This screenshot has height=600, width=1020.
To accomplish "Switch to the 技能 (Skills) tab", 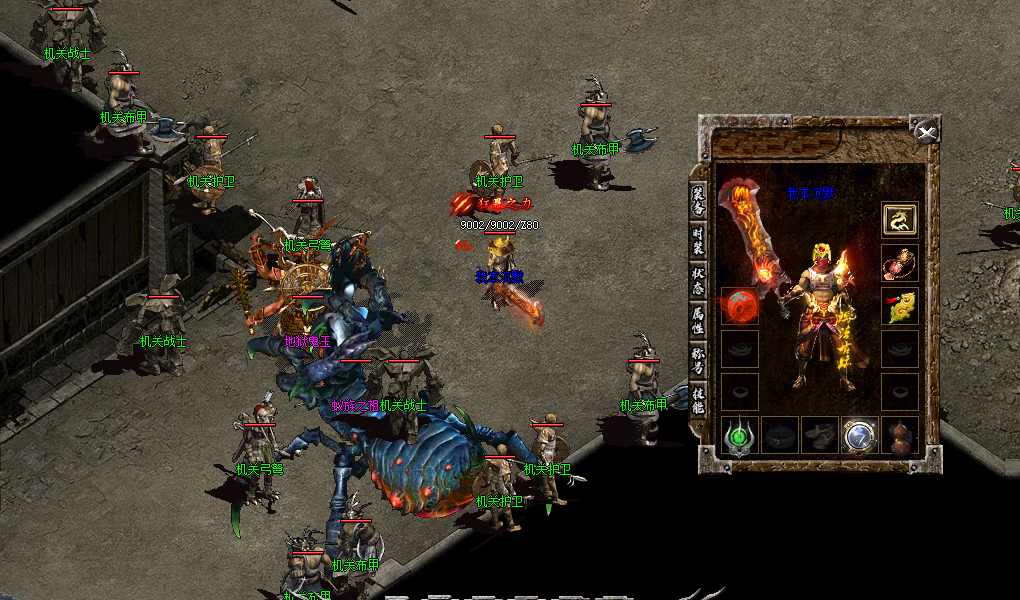I will [x=698, y=399].
